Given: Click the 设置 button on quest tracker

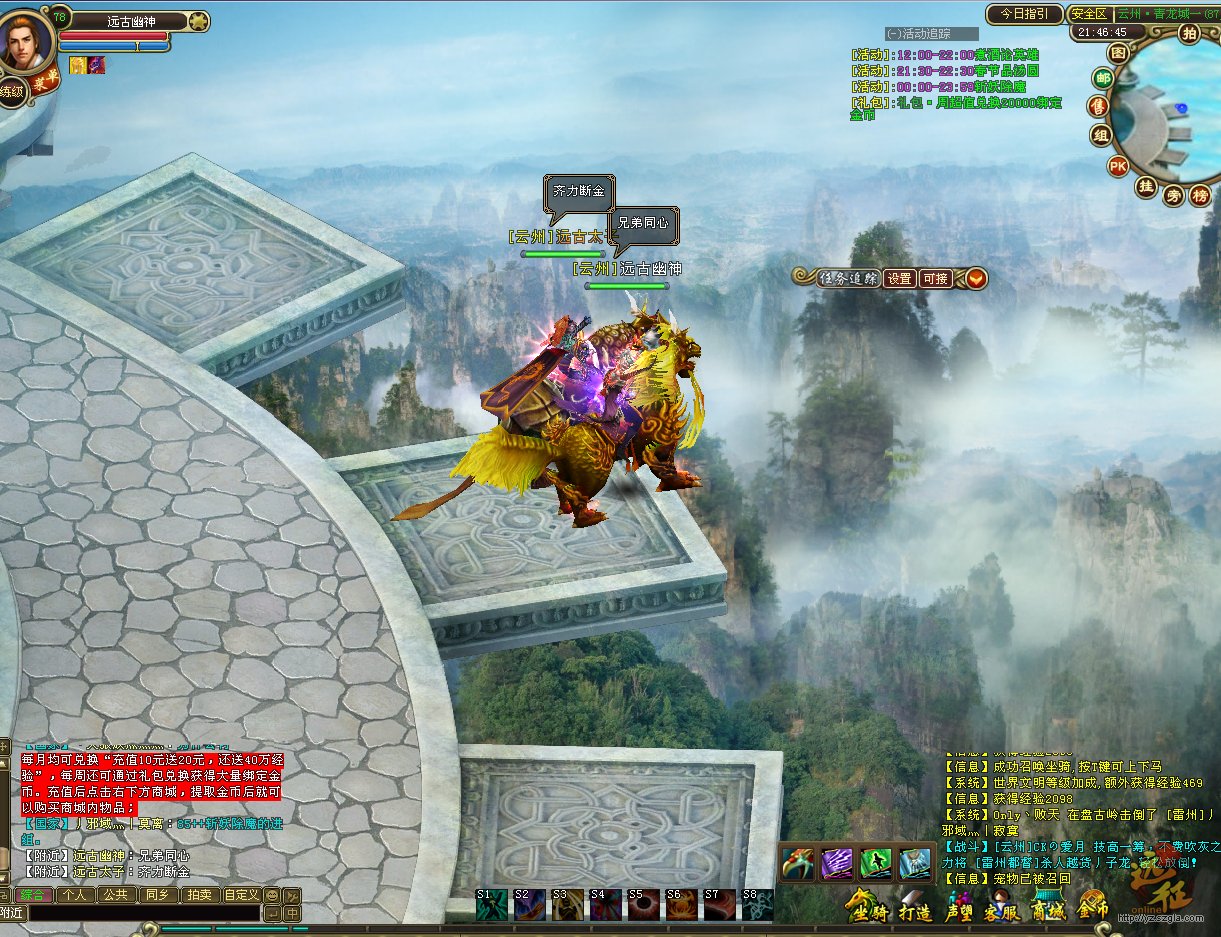Looking at the screenshot, I should coord(900,279).
